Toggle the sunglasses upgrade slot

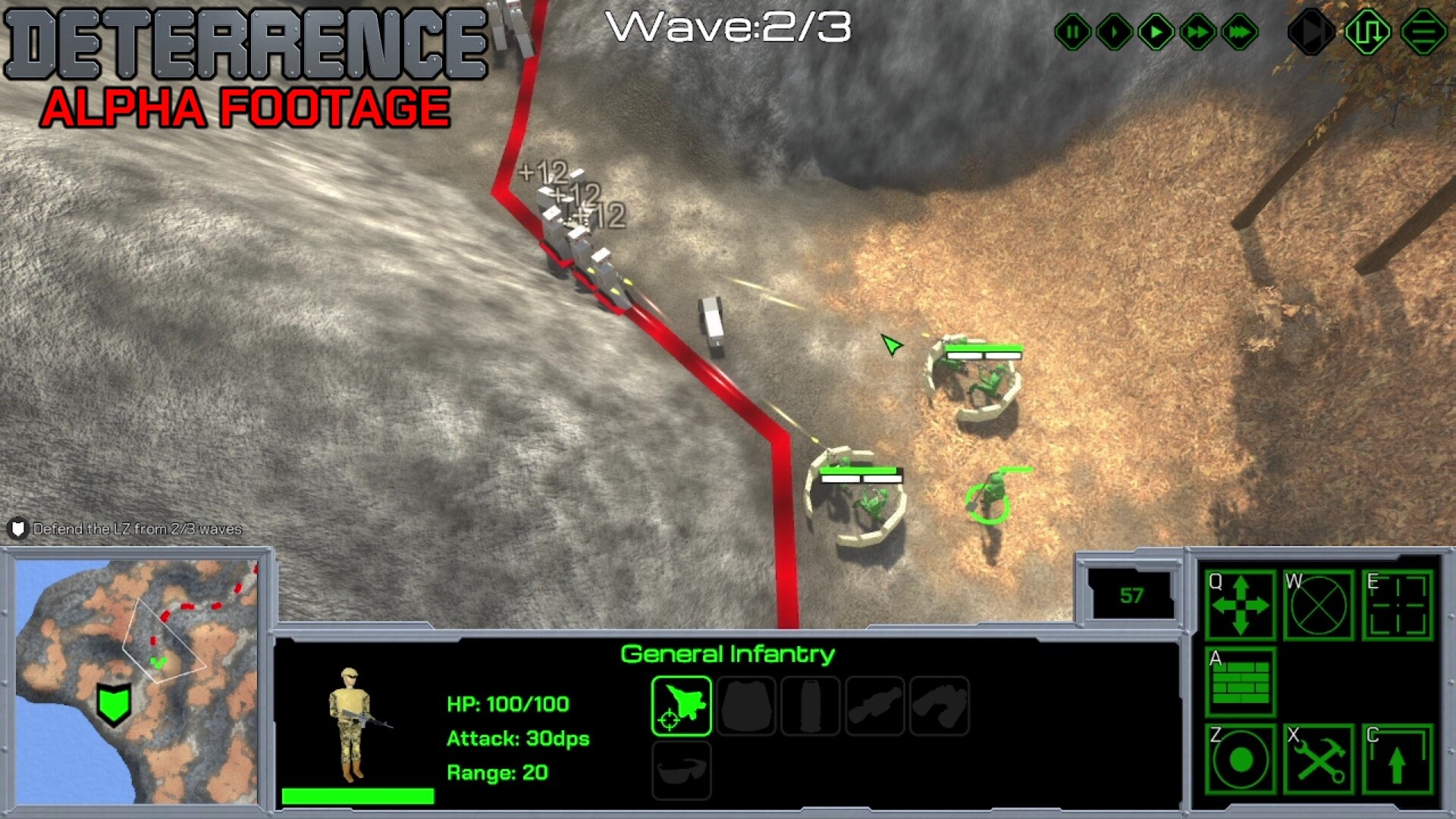point(680,770)
